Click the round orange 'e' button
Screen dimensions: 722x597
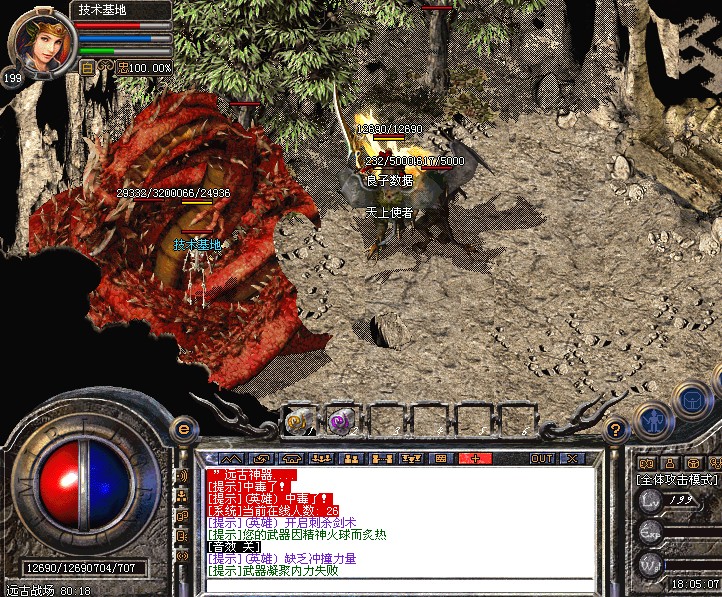point(182,429)
